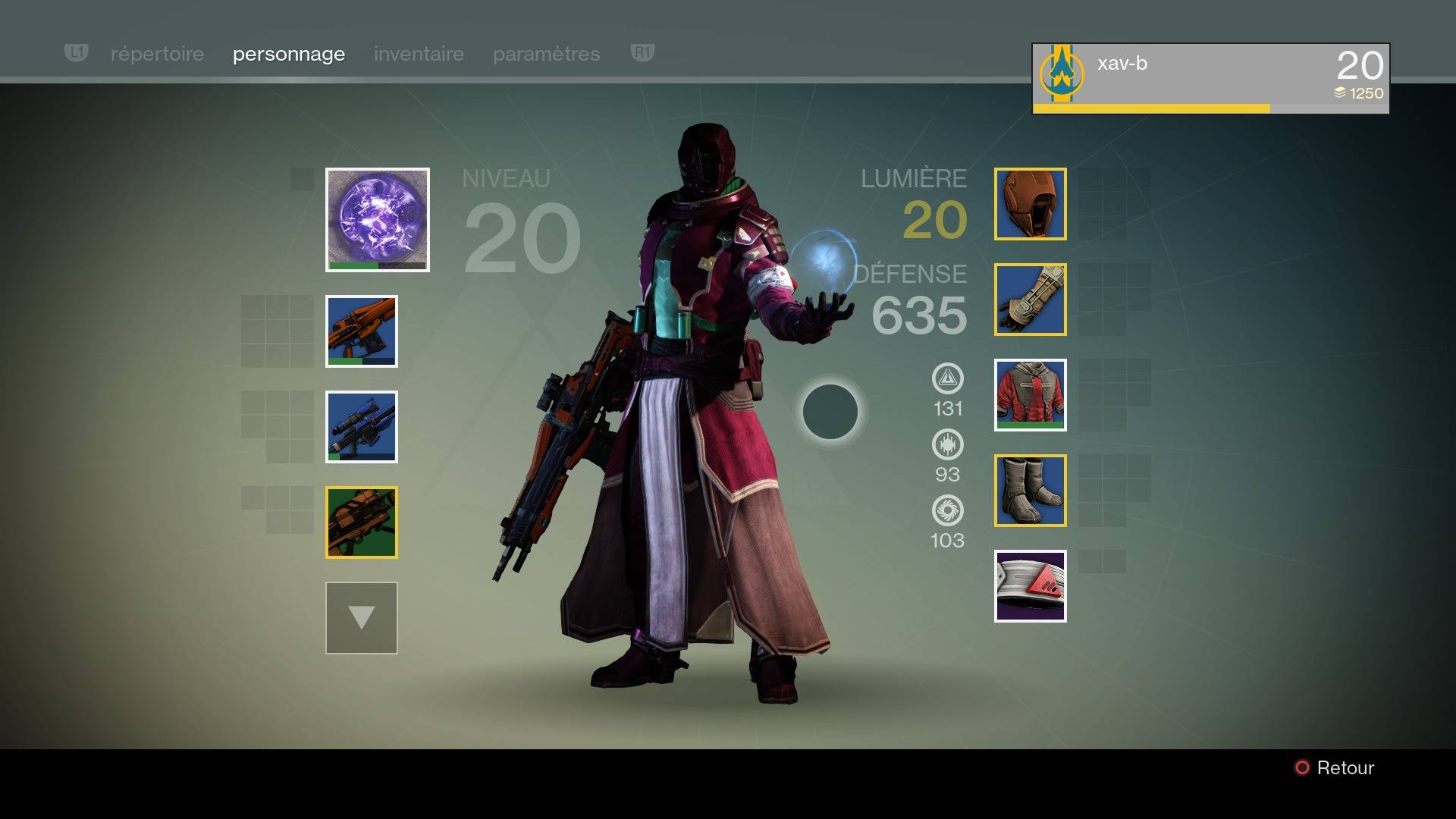
Task: Open the class item bond slot
Action: tap(1030, 586)
